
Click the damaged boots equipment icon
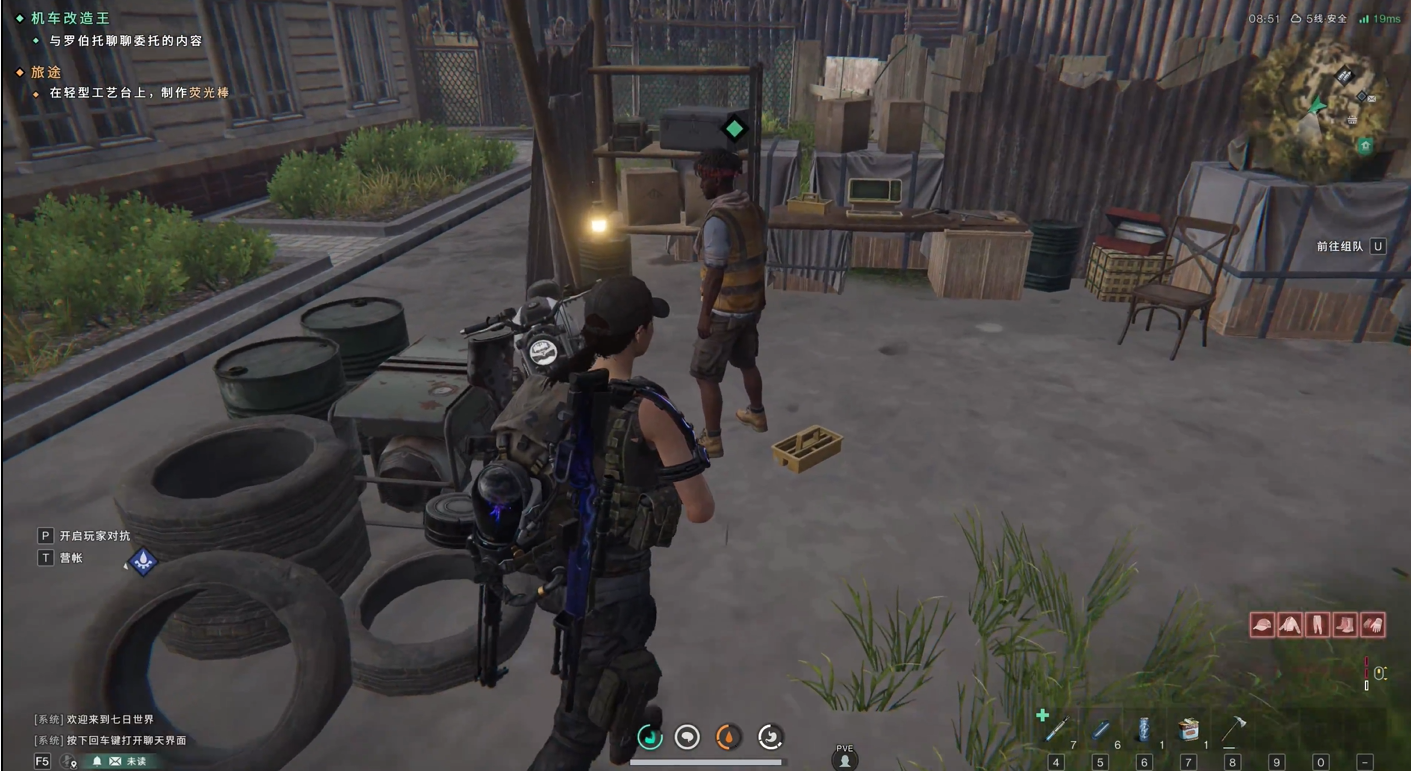[1345, 625]
